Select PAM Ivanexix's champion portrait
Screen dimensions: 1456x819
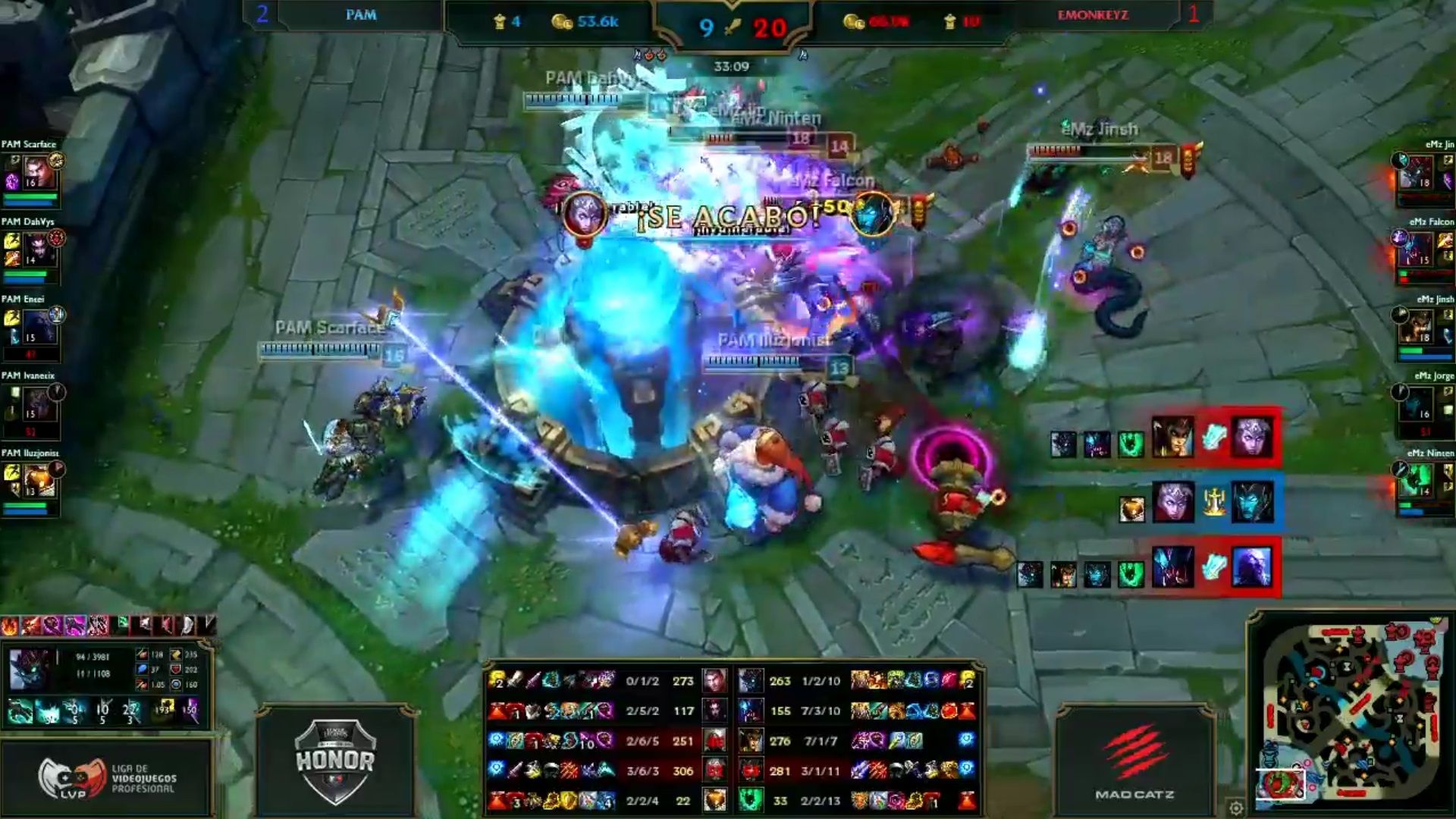(x=38, y=403)
